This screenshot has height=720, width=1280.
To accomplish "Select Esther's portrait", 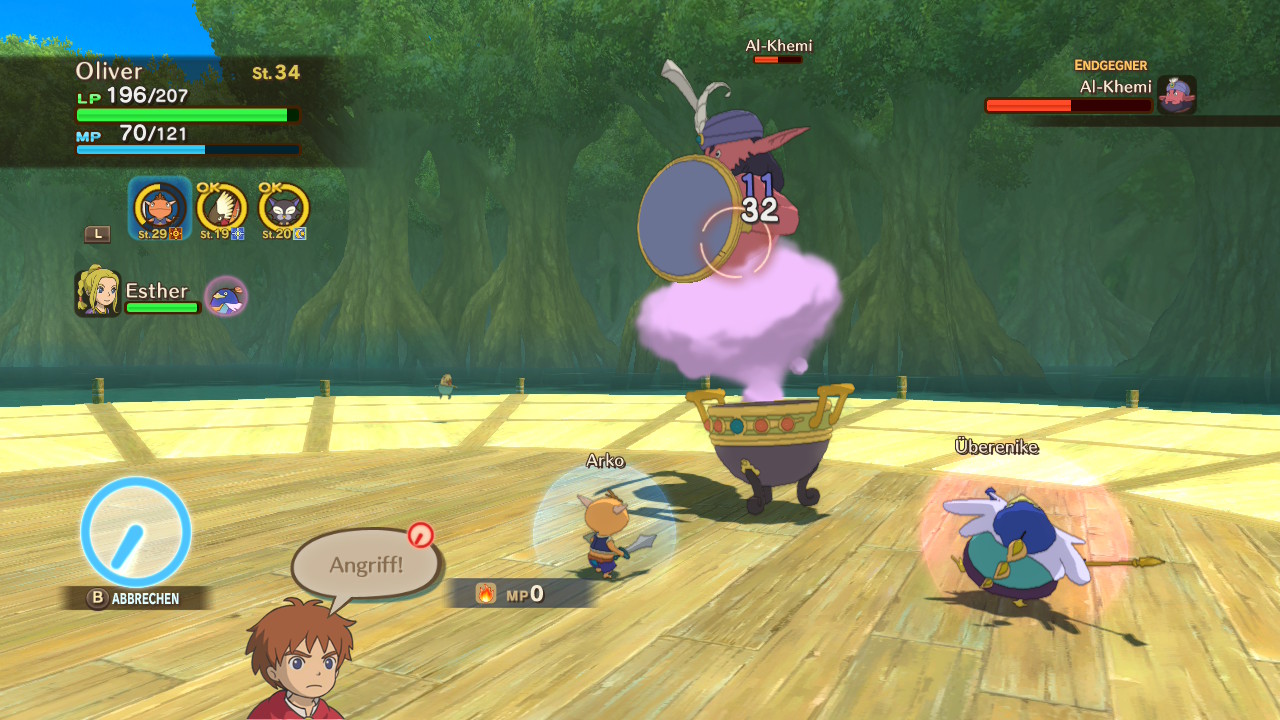I will (97, 292).
